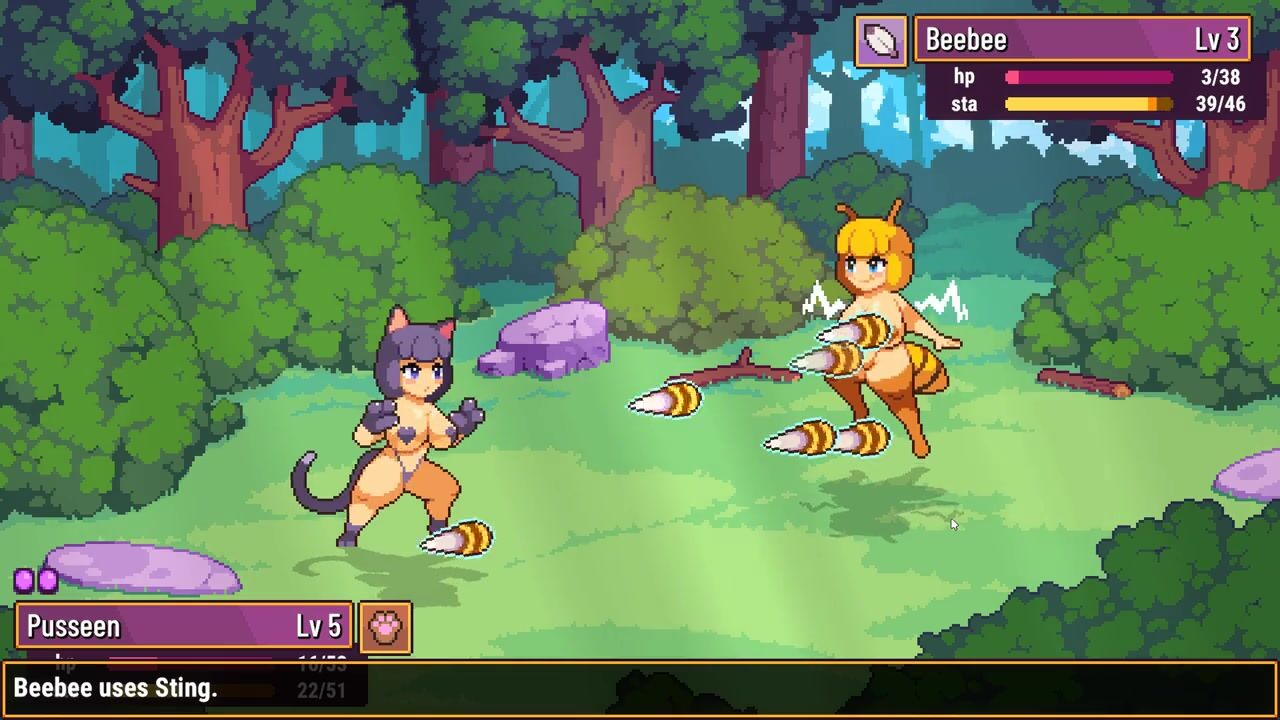Click the paw icon beside Pusseen
The width and height of the screenshot is (1280, 720).
(385, 627)
